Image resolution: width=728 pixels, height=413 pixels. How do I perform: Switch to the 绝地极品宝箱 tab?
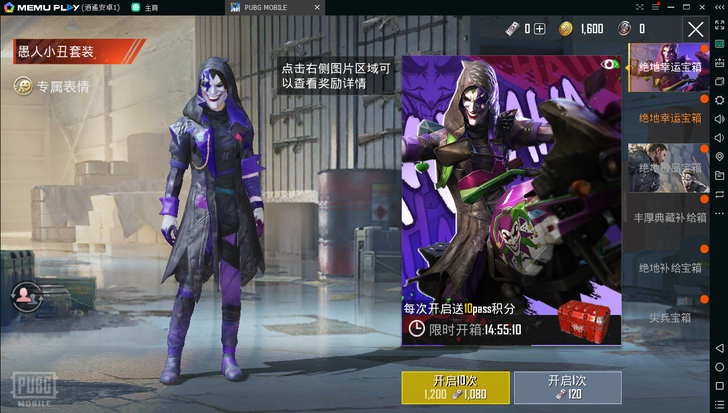[668, 167]
